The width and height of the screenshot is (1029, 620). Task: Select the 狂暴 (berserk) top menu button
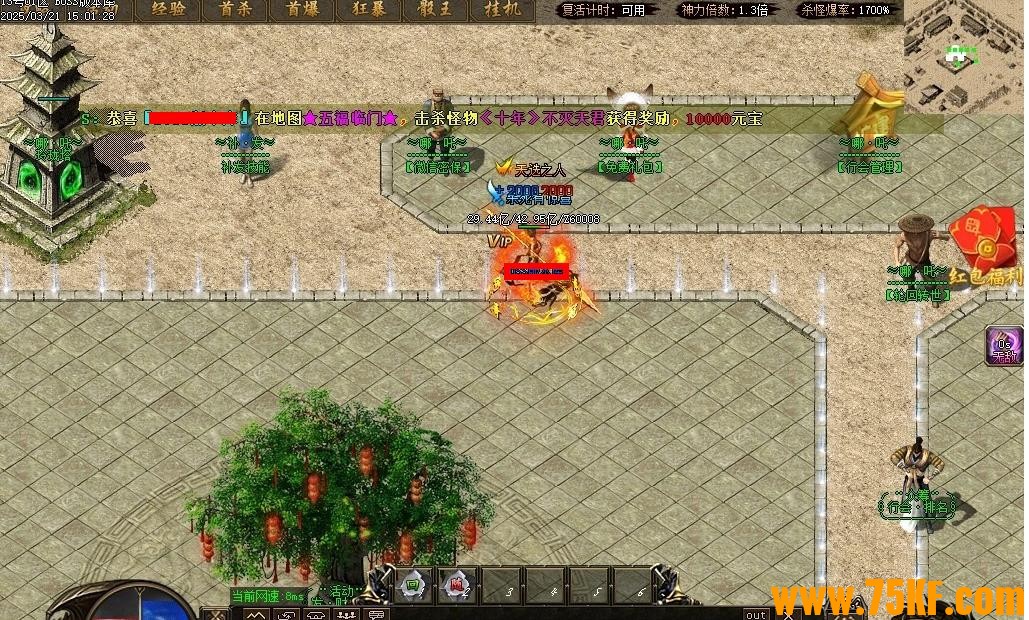tap(369, 10)
